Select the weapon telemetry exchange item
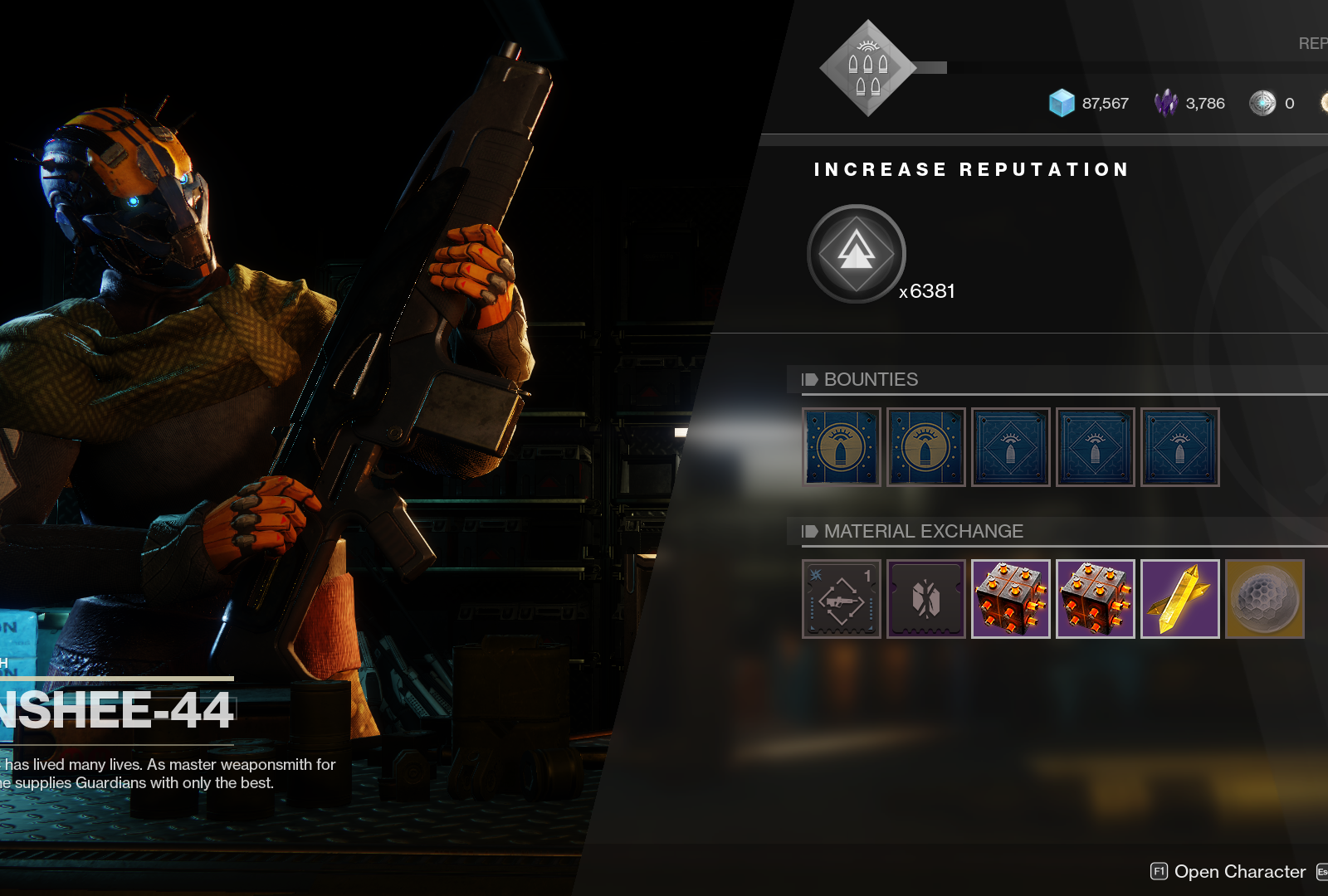Screen dimensions: 1328x896 click(841, 600)
